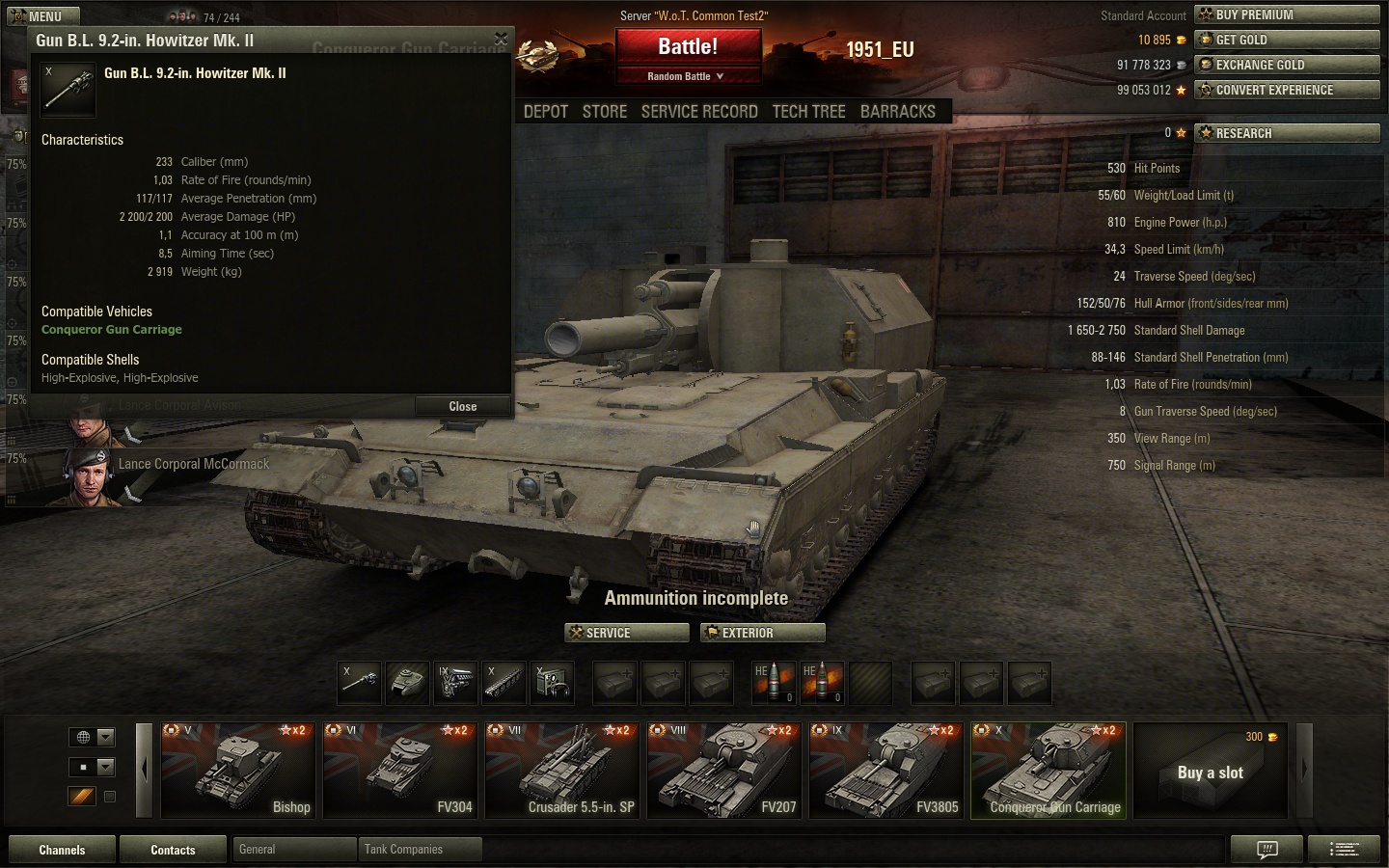Screen dimensions: 1389x868
Task: Open the Service window for the vehicle
Action: tap(627, 633)
